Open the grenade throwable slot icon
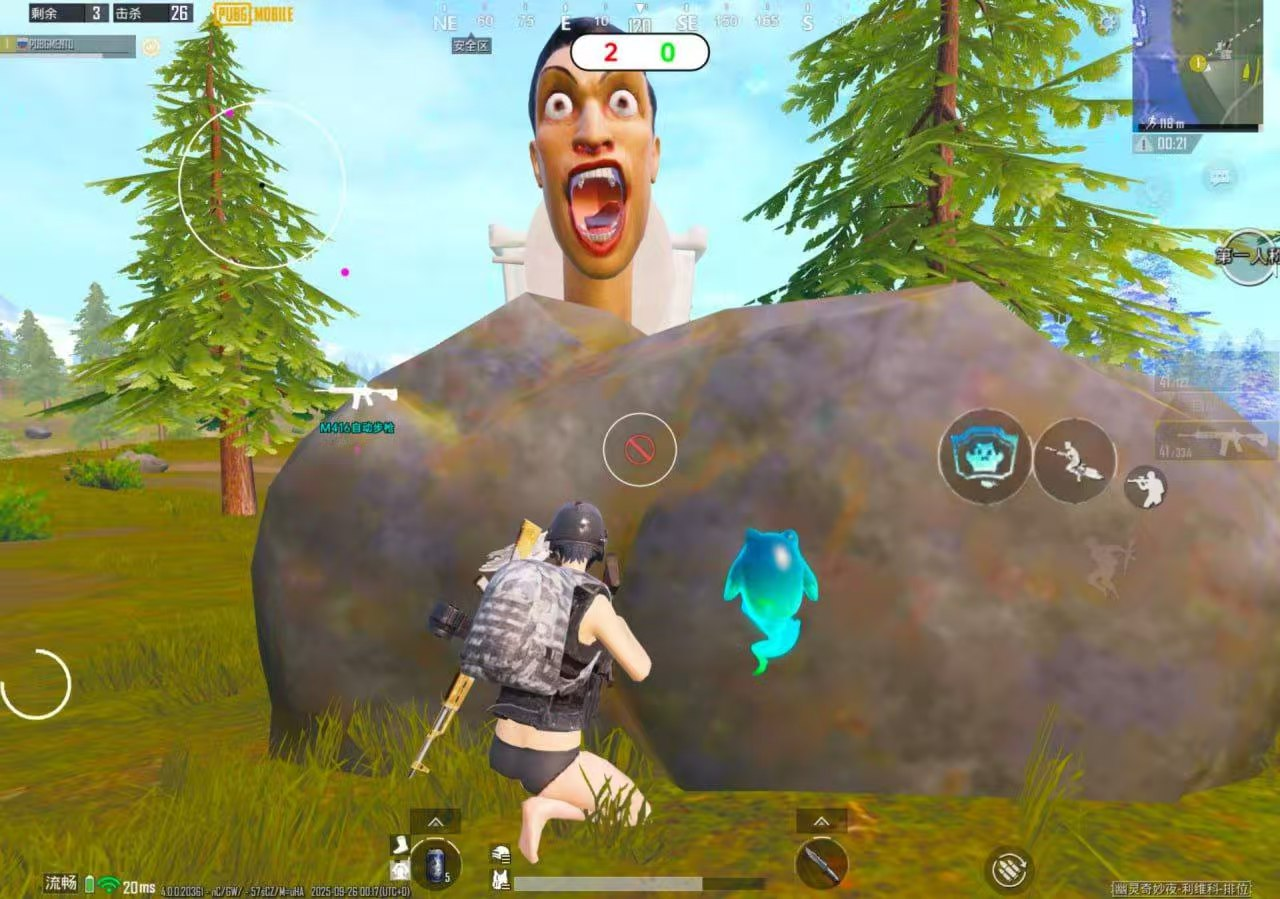The height and width of the screenshot is (899, 1280). tap(1010, 867)
